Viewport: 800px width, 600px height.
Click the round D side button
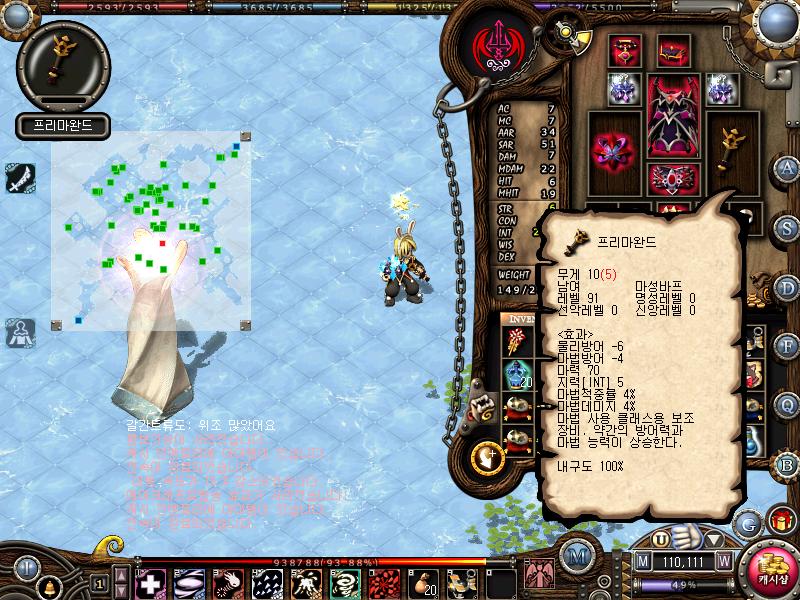click(787, 286)
